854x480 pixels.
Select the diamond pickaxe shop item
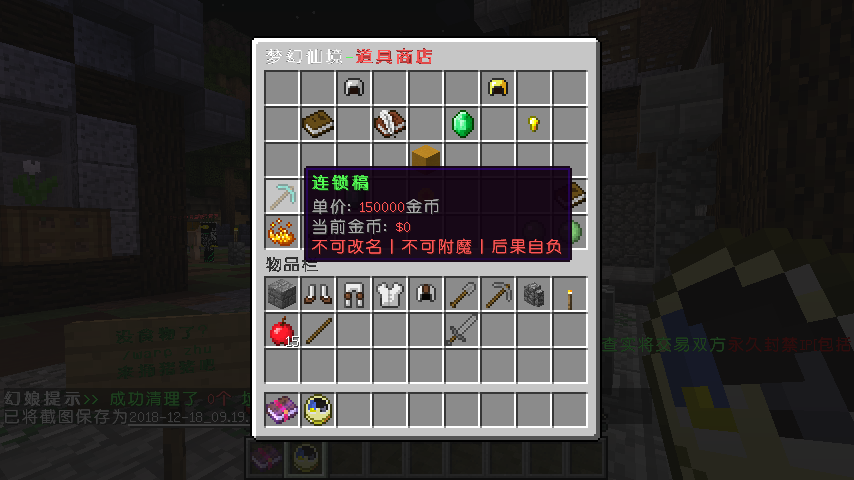[x=282, y=196]
